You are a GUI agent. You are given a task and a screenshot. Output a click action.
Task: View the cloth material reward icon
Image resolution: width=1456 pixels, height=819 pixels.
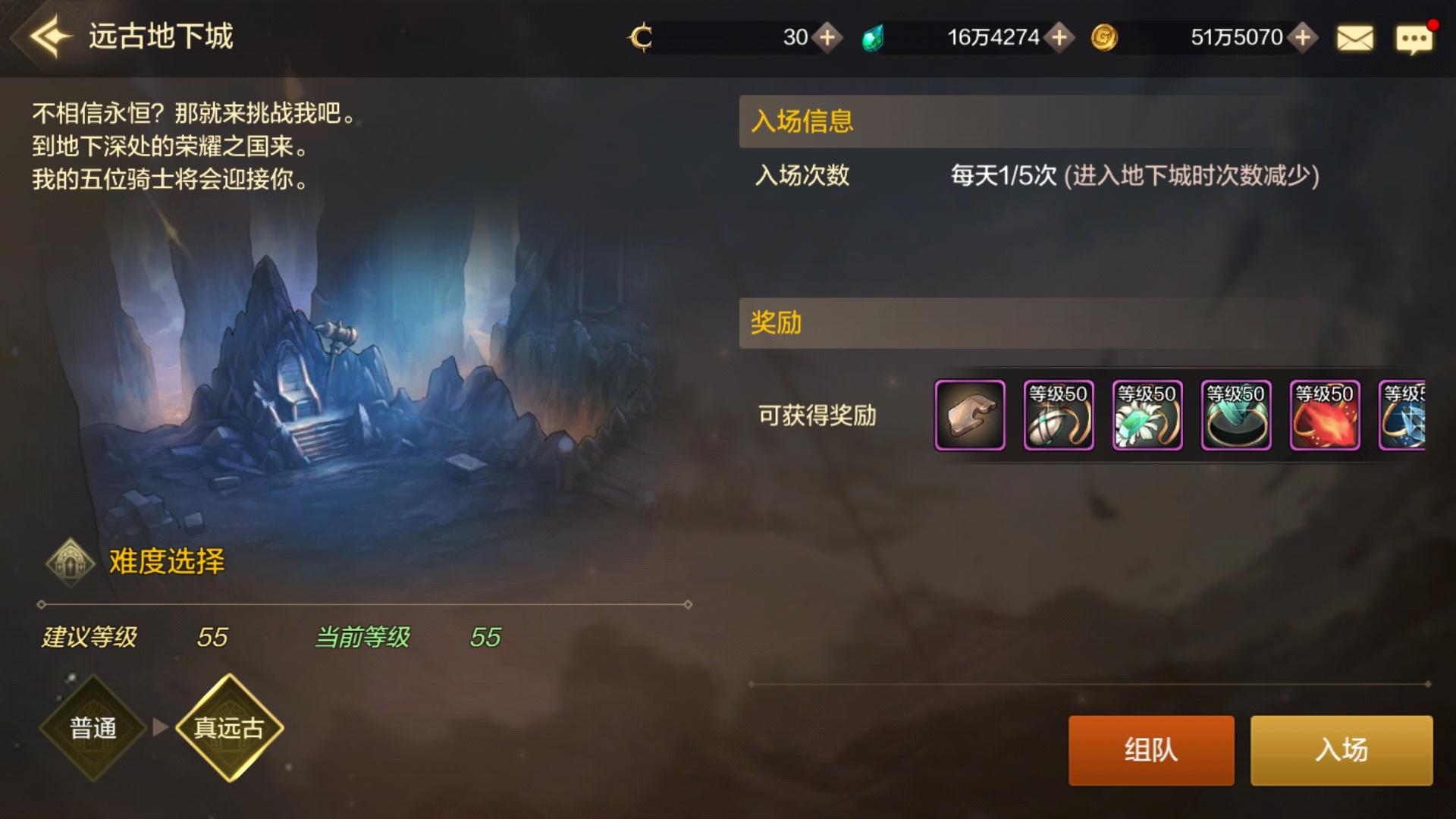pyautogui.click(x=970, y=416)
